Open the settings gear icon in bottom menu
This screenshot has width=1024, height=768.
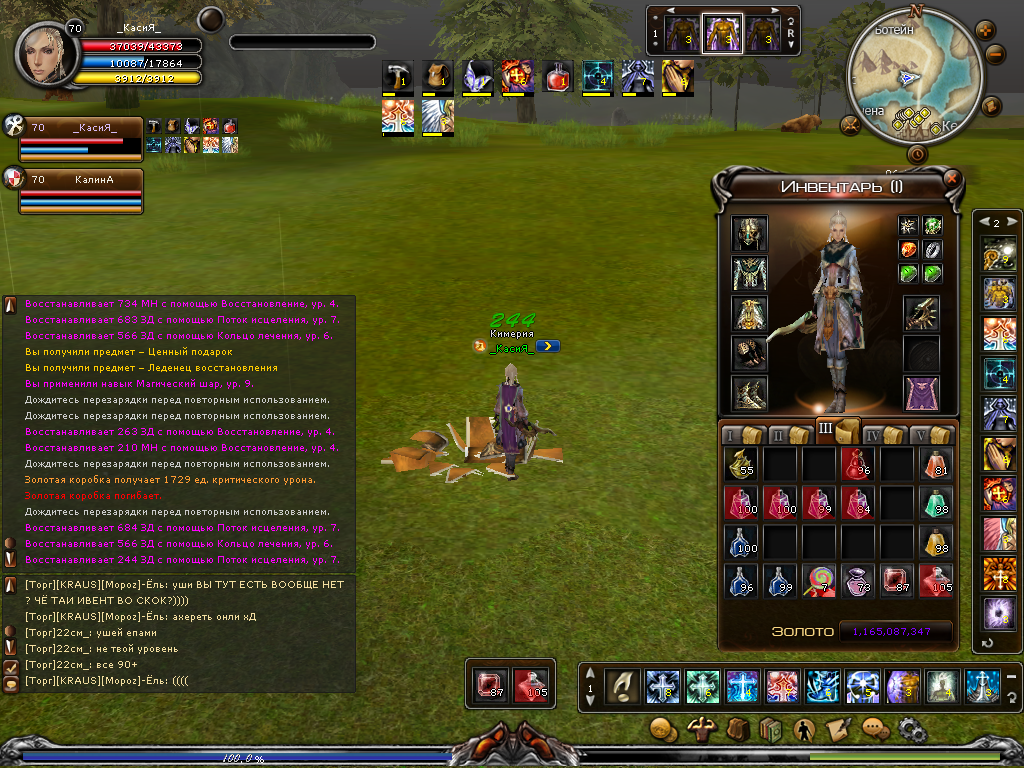coord(911,729)
